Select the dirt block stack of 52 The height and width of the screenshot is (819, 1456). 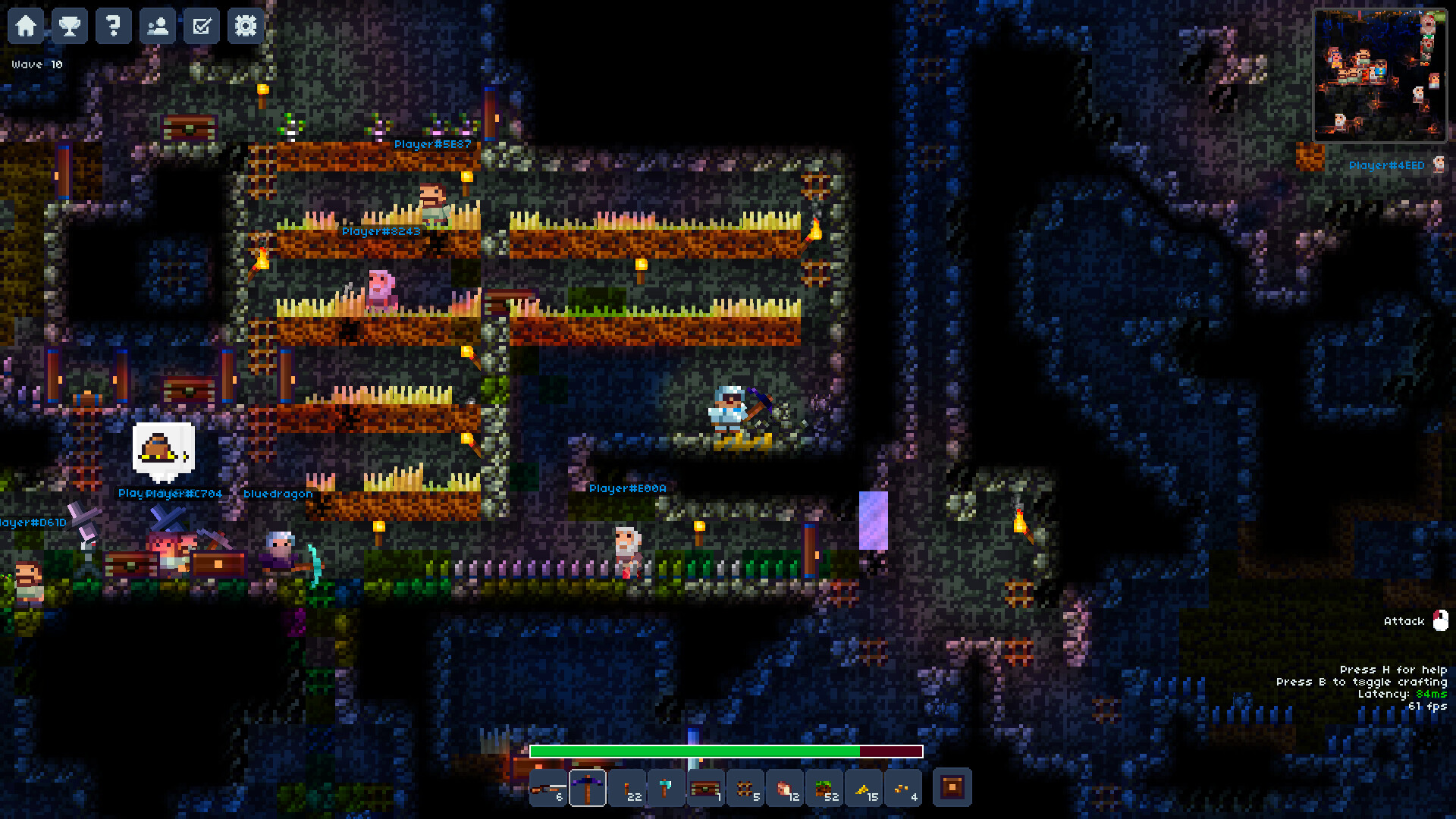[825, 788]
